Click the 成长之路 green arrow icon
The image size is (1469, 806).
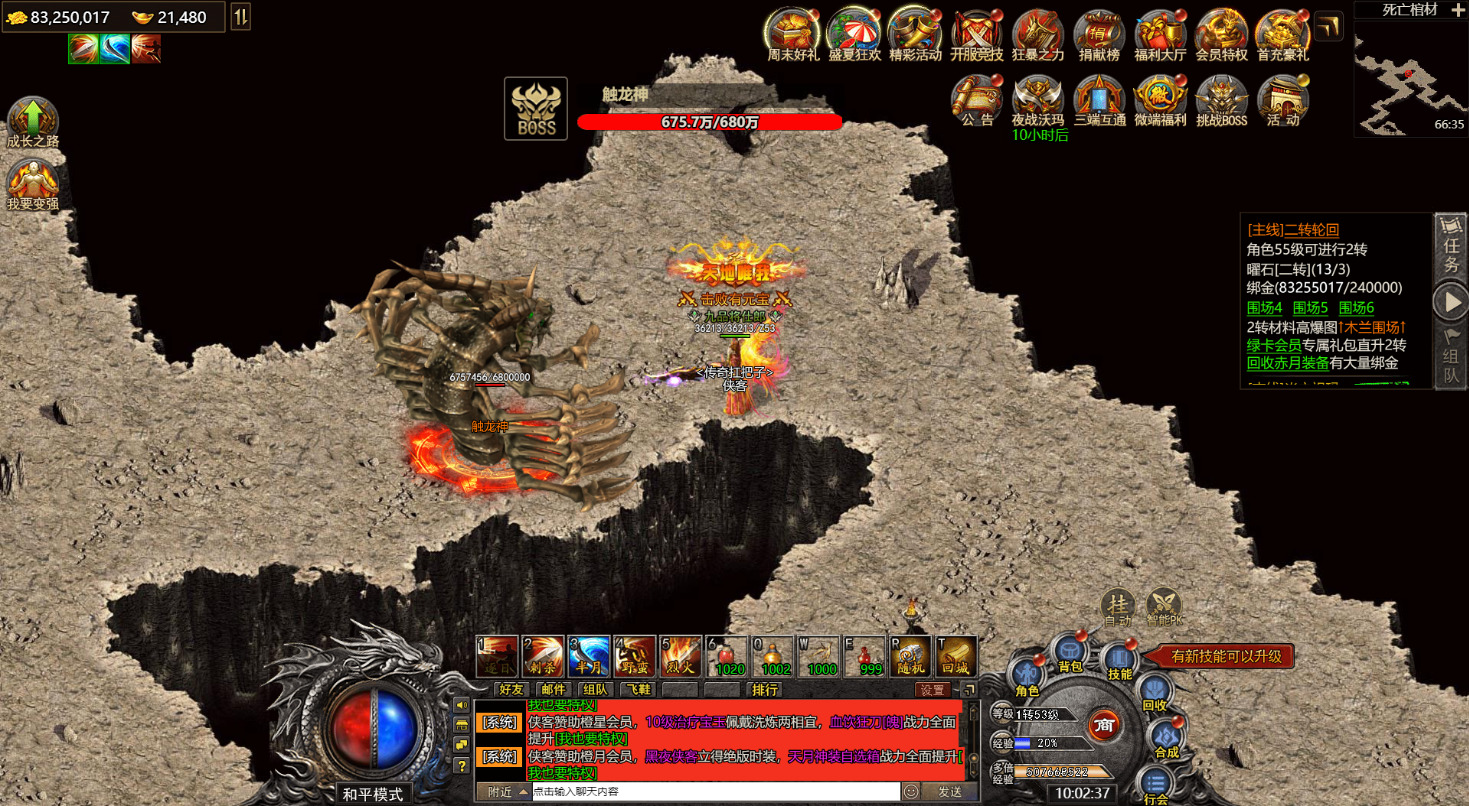point(33,121)
